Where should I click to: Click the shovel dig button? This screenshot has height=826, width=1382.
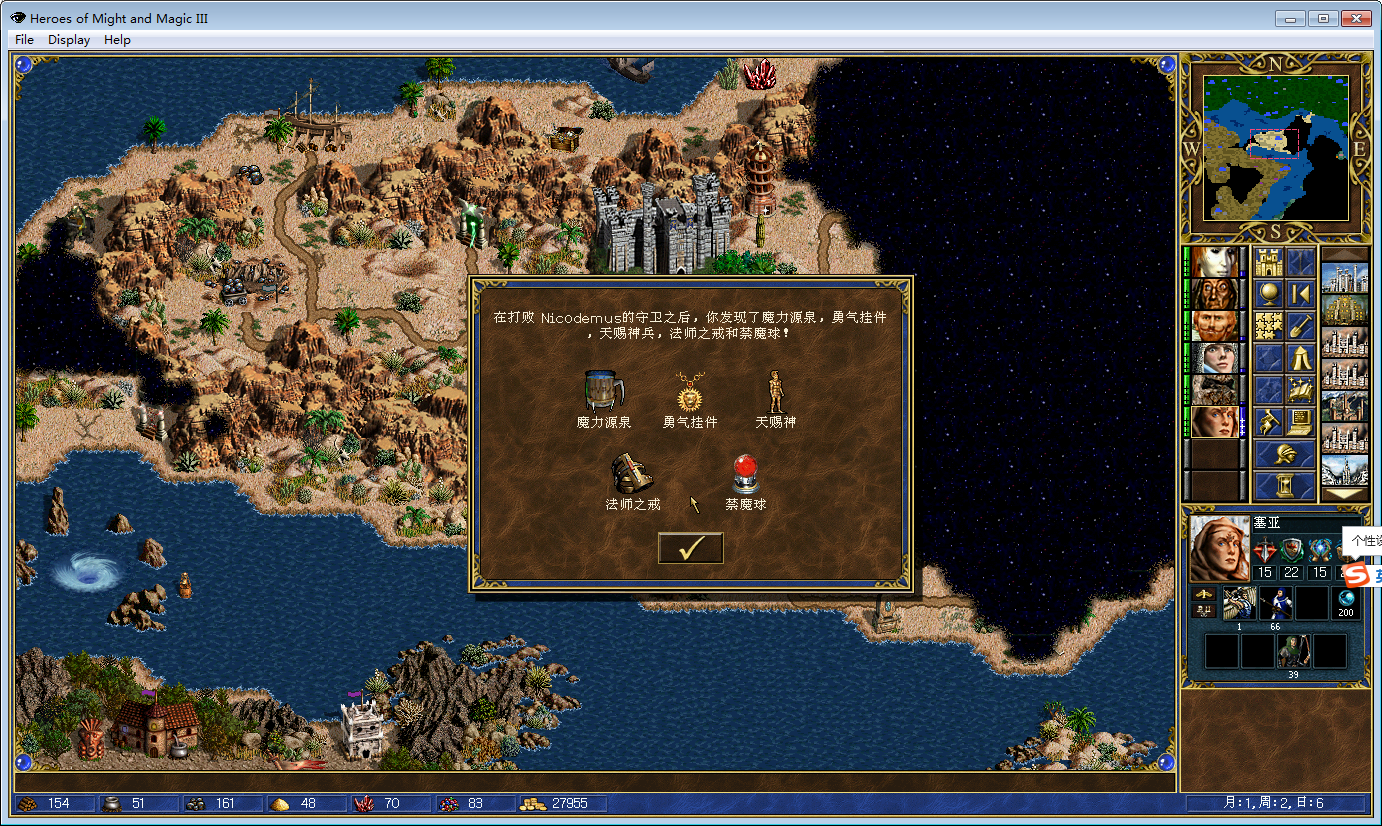(x=1299, y=325)
